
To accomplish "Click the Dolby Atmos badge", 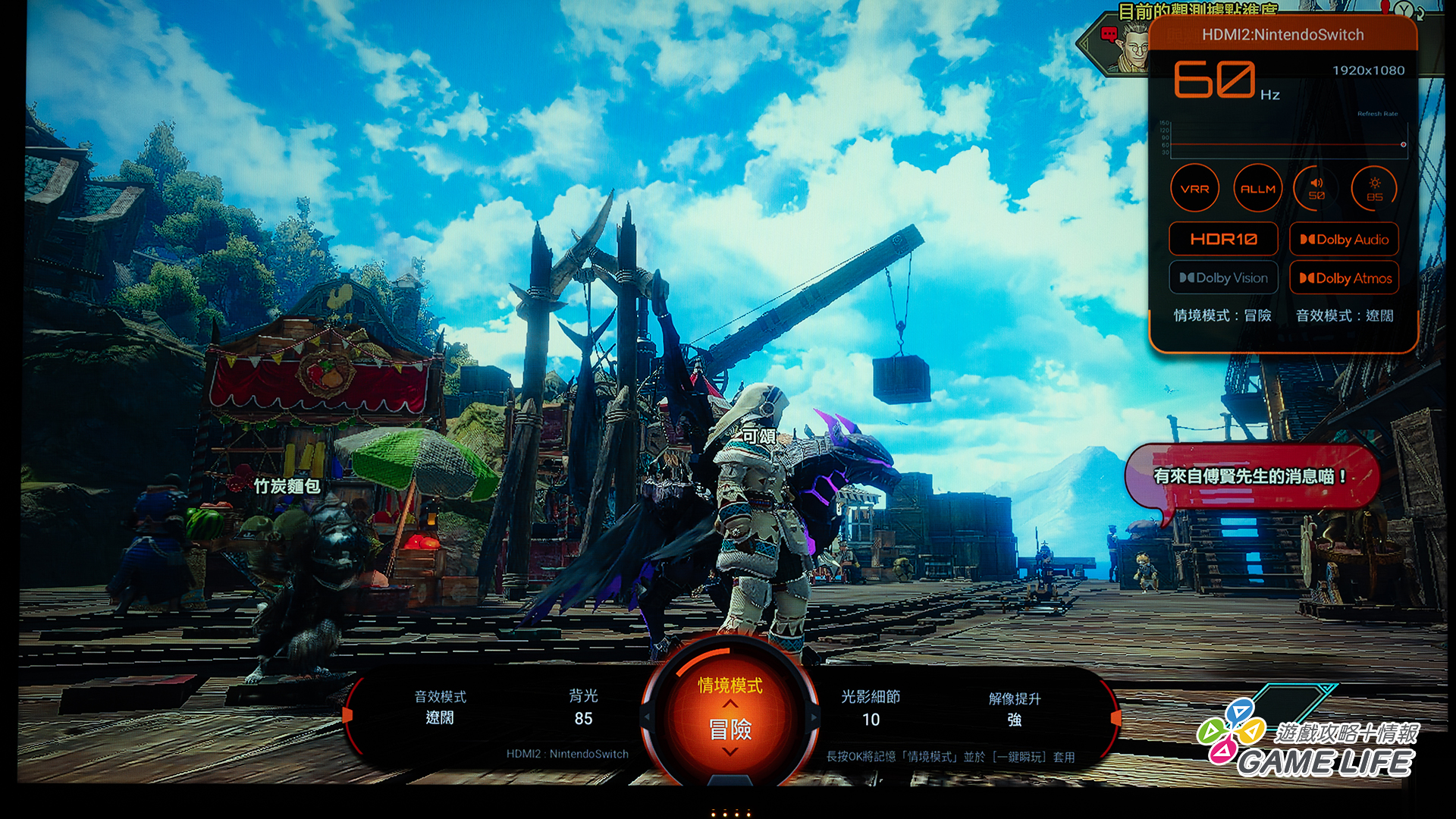I will click(1344, 278).
